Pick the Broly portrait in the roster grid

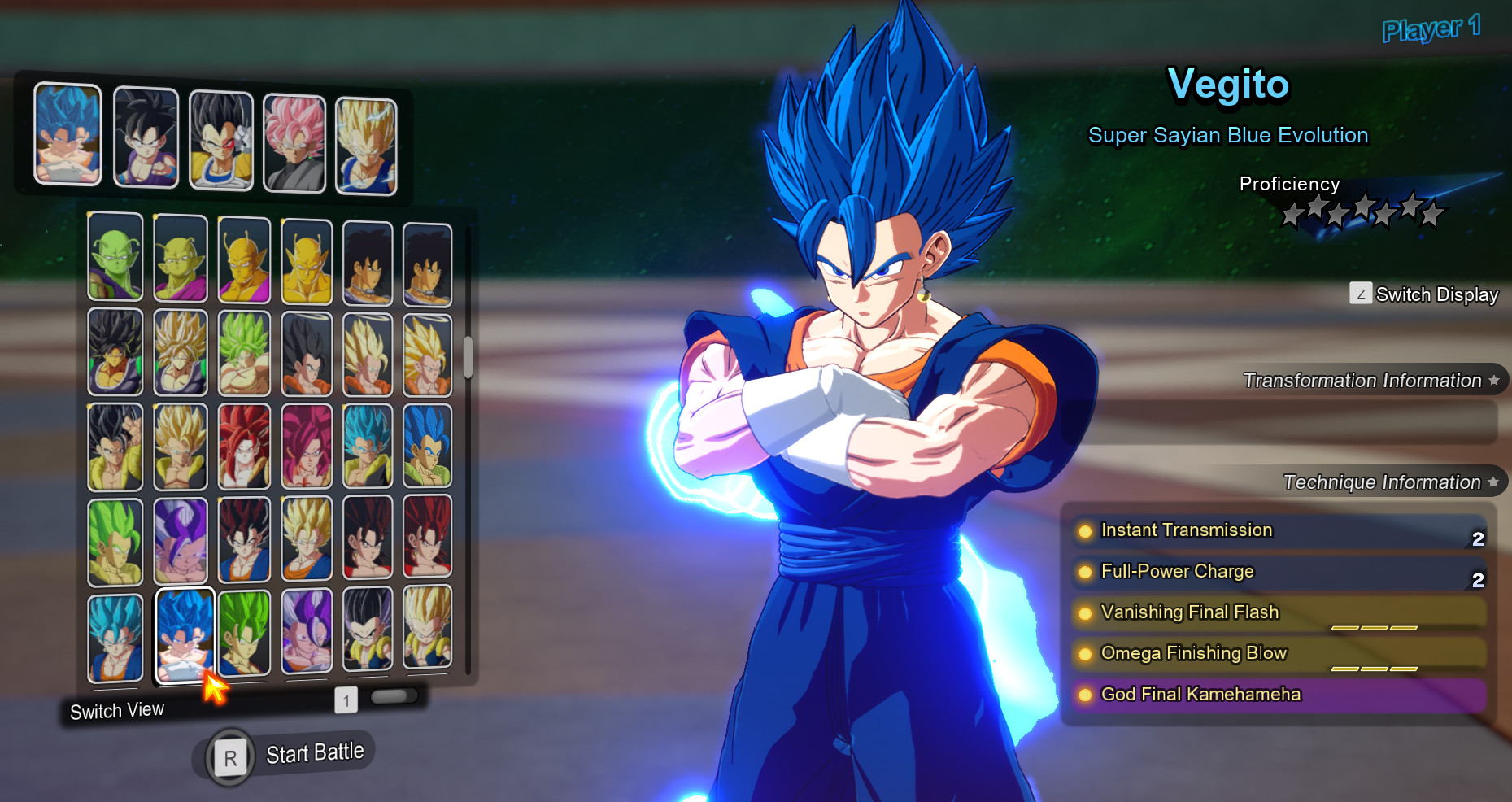coord(115,353)
